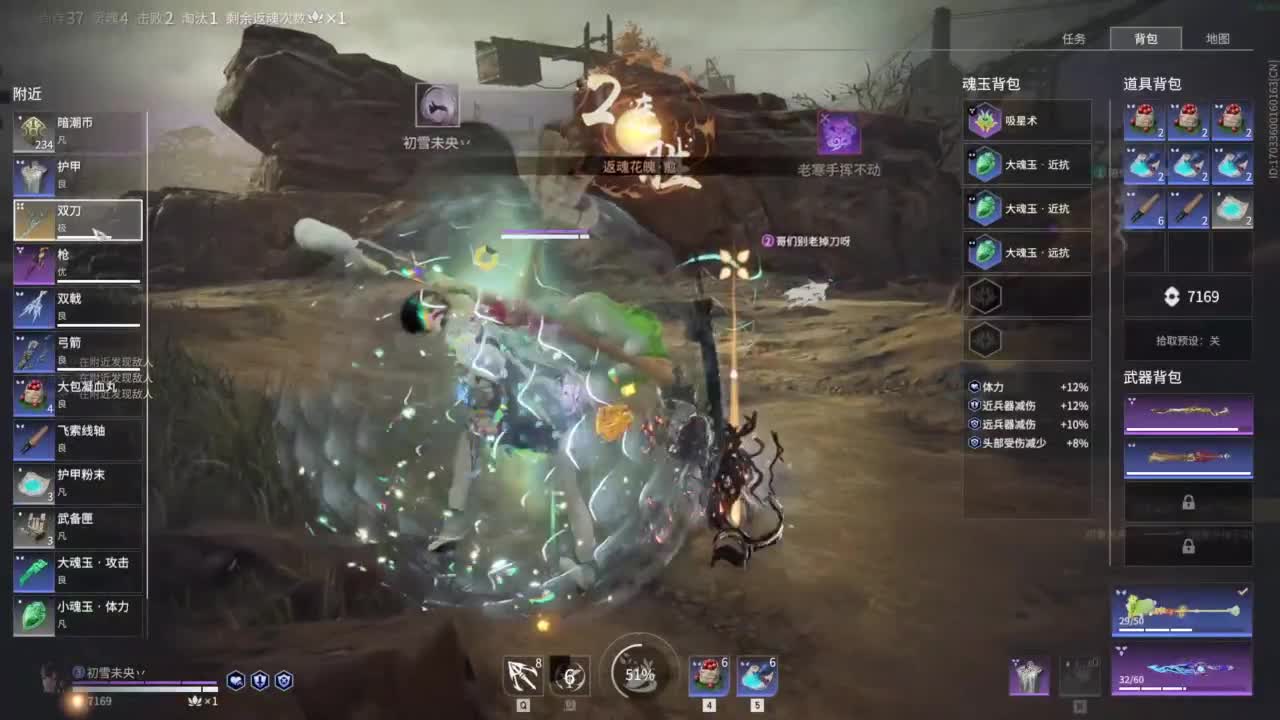
Task: Expand the first empty soul jade slot
Action: point(985,297)
